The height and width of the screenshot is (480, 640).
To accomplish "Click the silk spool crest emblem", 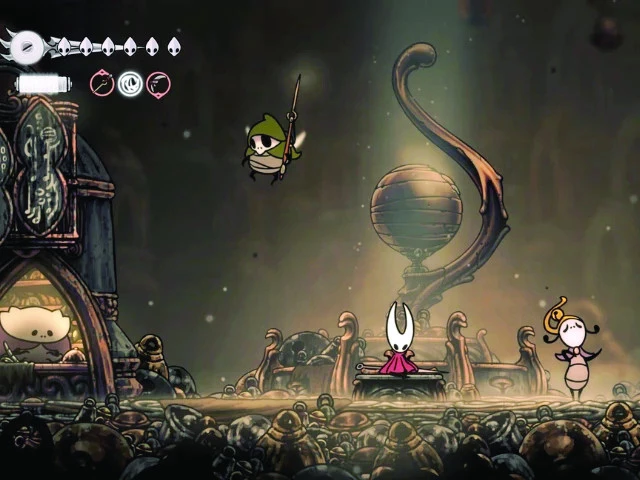I will (x=29, y=46).
